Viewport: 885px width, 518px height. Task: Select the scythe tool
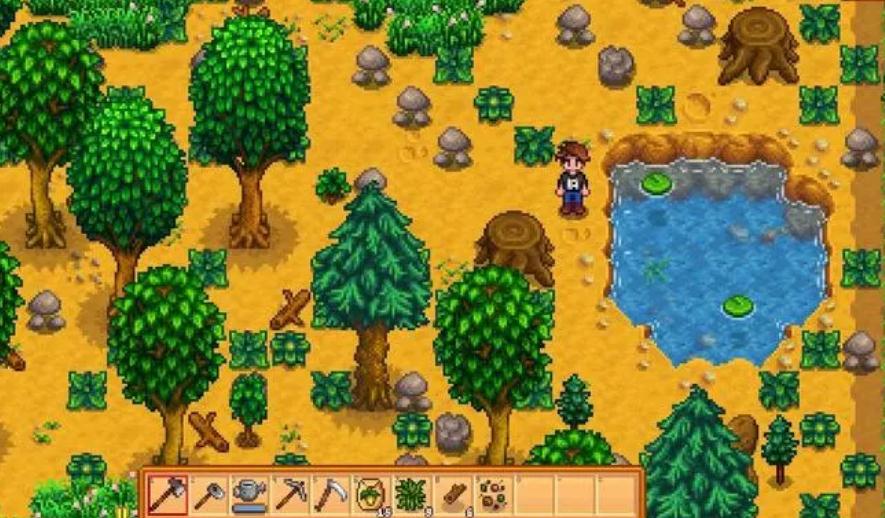[330, 494]
